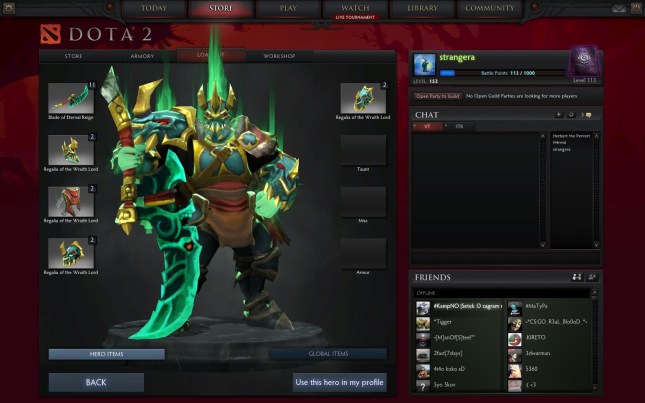The width and height of the screenshot is (645, 403).
Task: Select the Blade of Eternal Reign item slot
Action: [70, 99]
